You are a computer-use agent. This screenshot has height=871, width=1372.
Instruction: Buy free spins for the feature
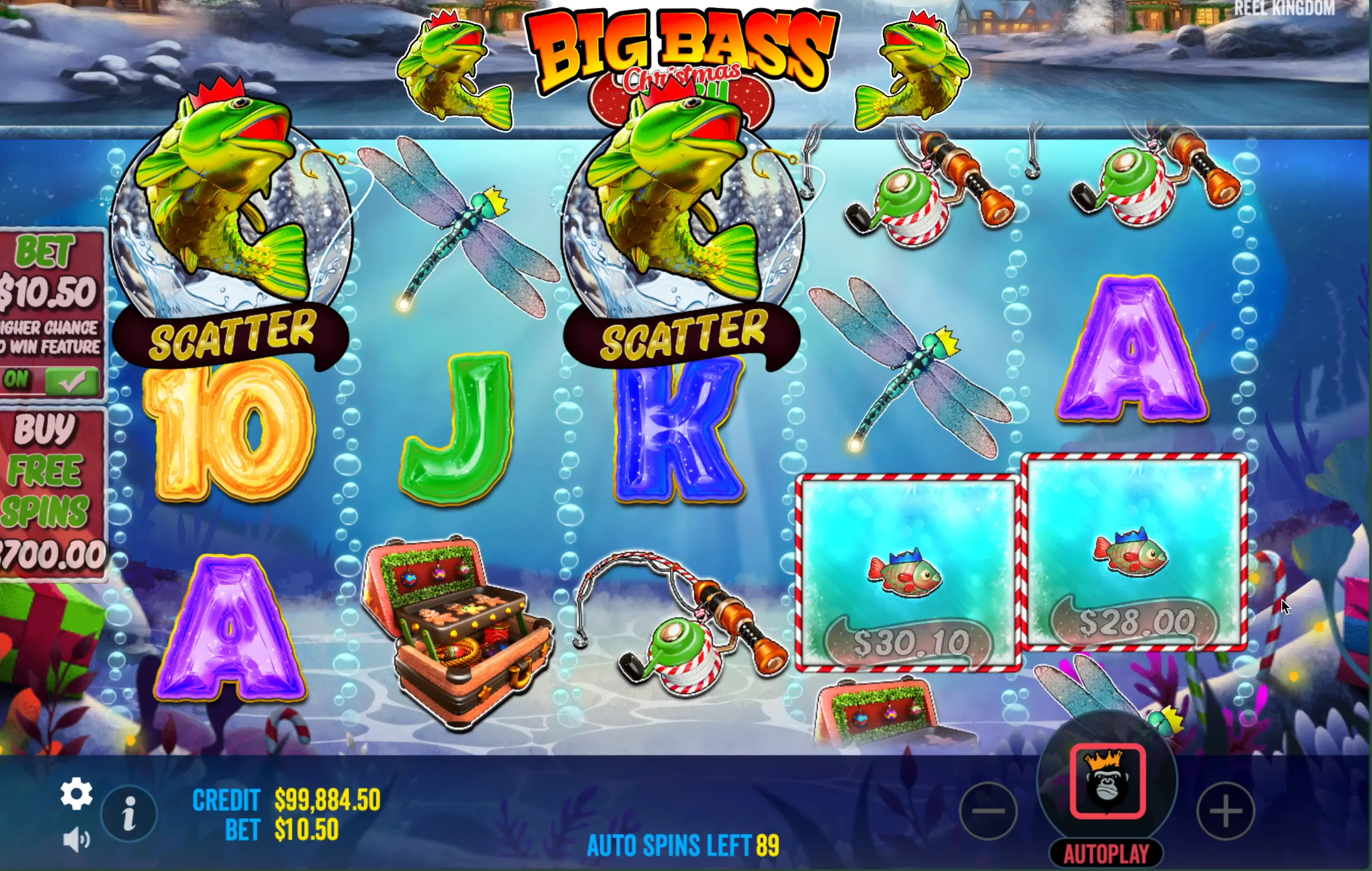click(x=51, y=493)
